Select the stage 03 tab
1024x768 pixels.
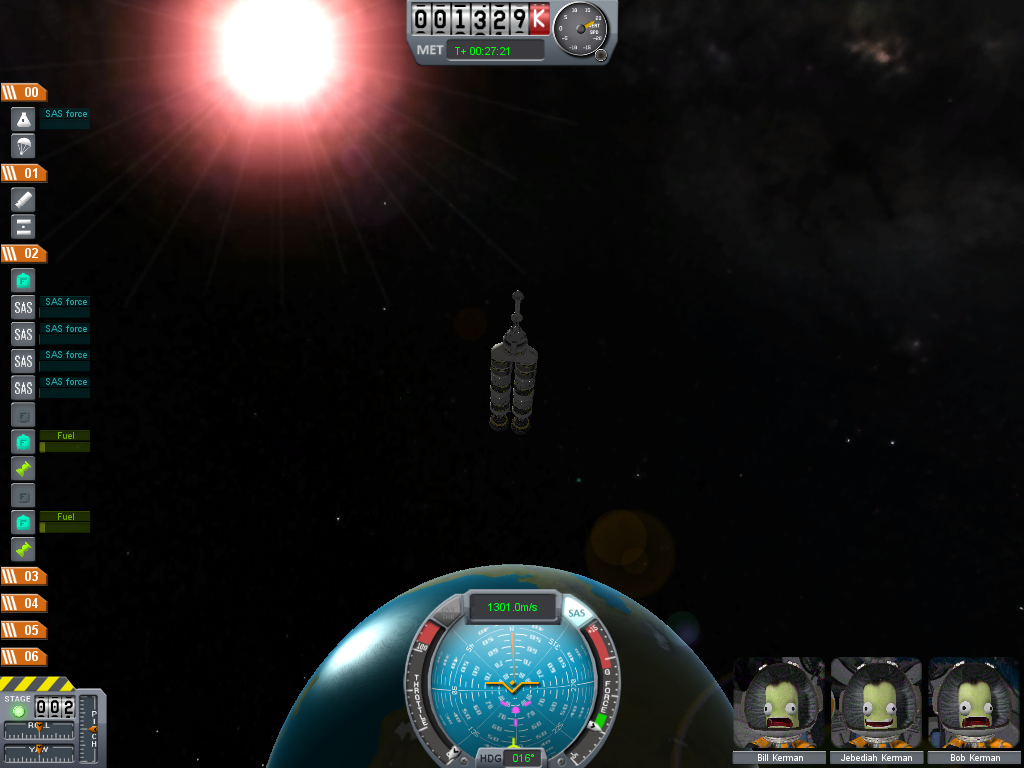(x=24, y=576)
